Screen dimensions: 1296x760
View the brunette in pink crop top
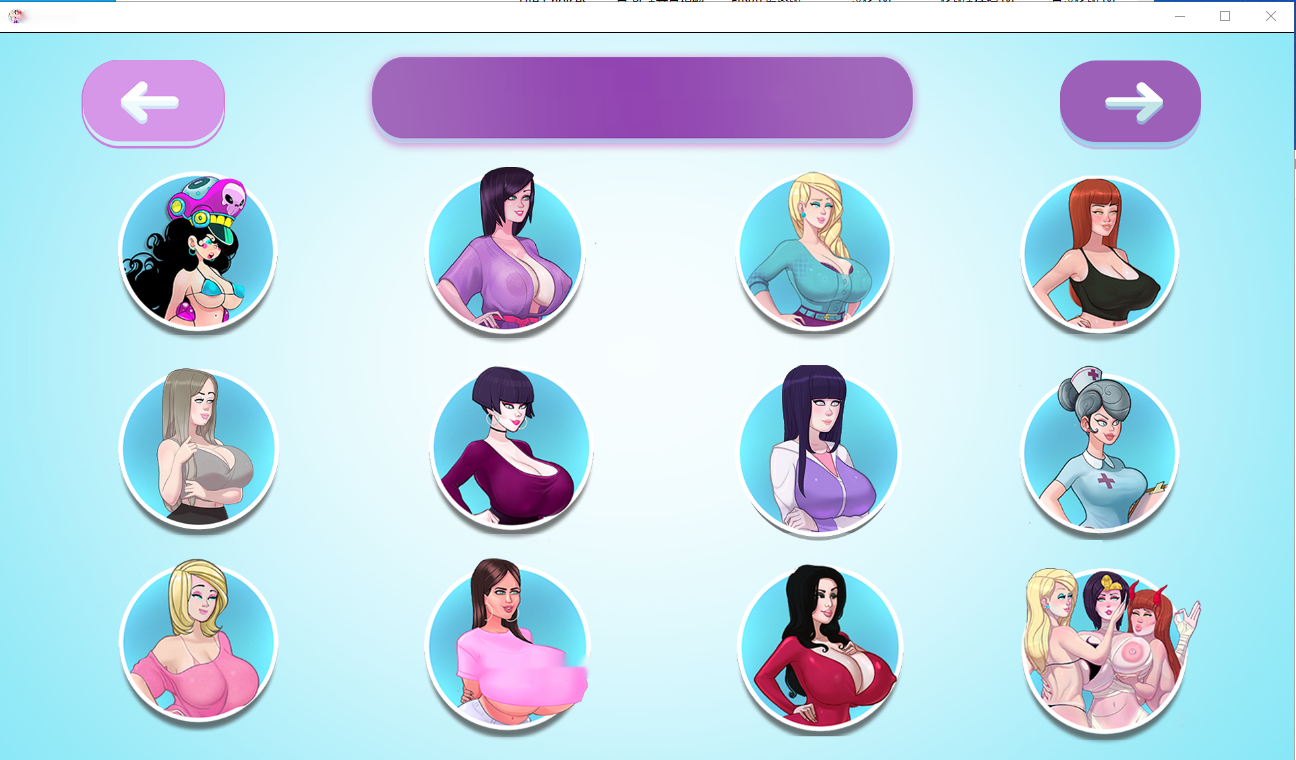point(506,645)
